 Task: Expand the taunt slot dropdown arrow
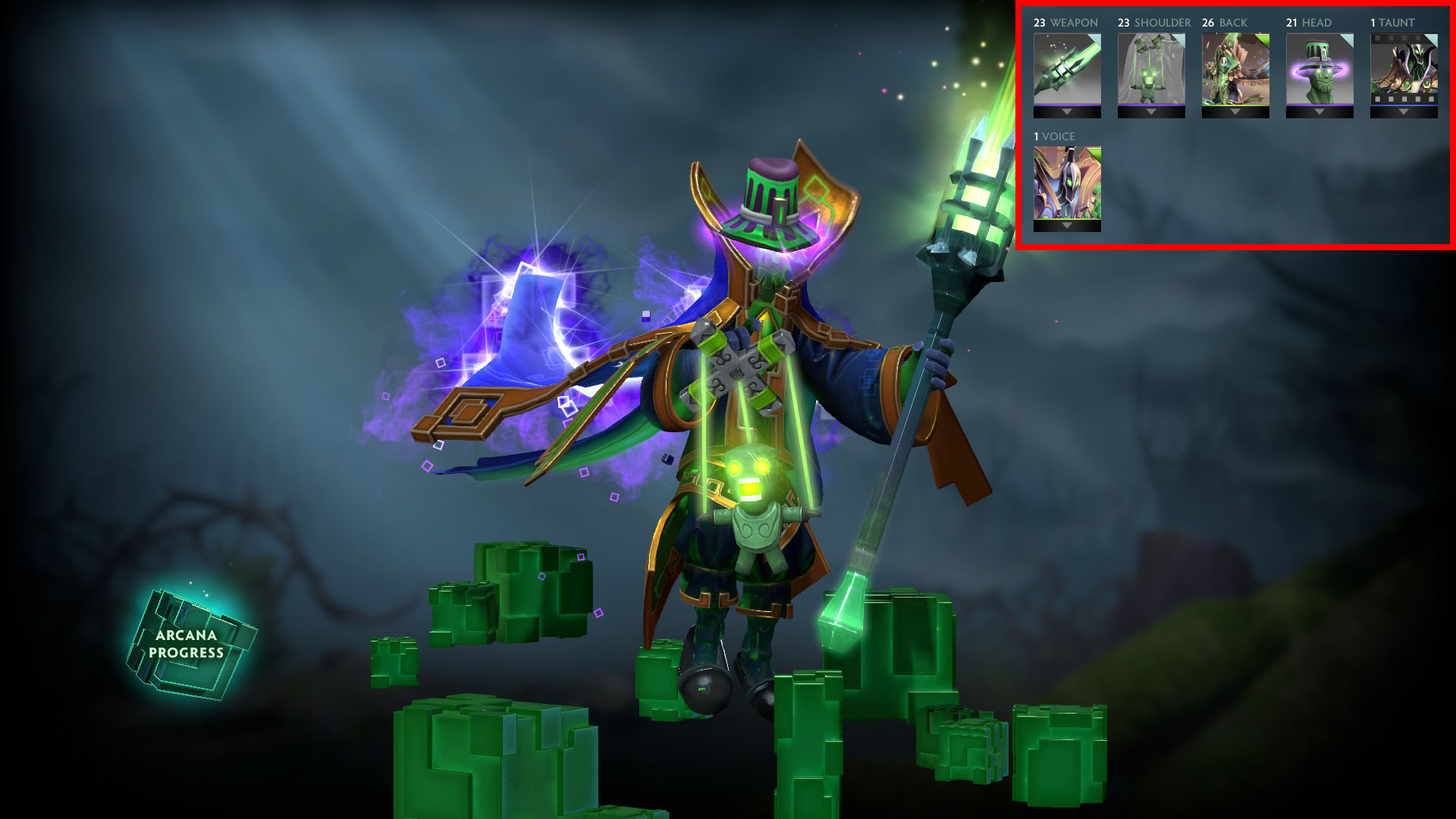click(1404, 112)
